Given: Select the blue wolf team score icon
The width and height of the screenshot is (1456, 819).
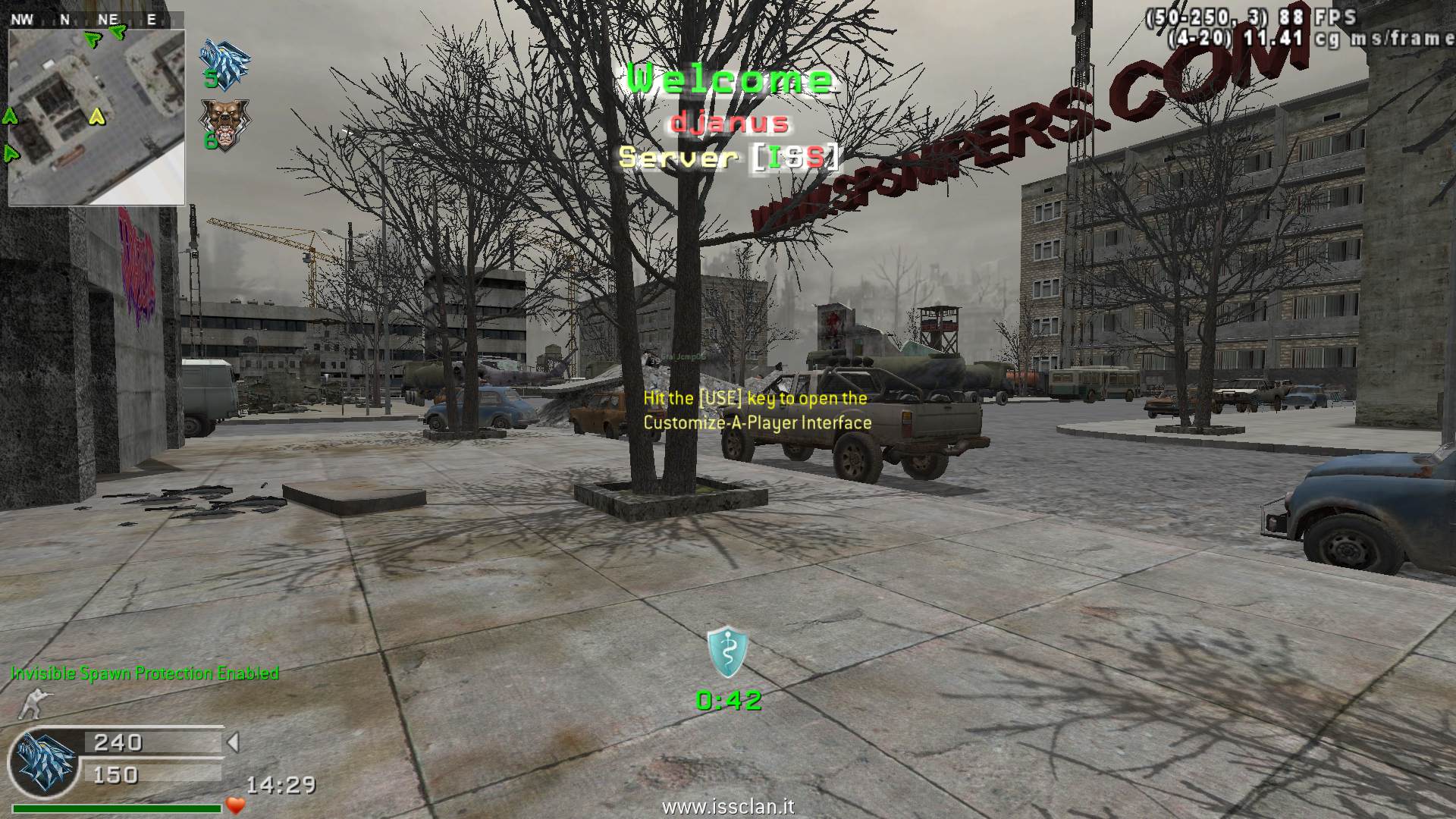Looking at the screenshot, I should point(224,58).
